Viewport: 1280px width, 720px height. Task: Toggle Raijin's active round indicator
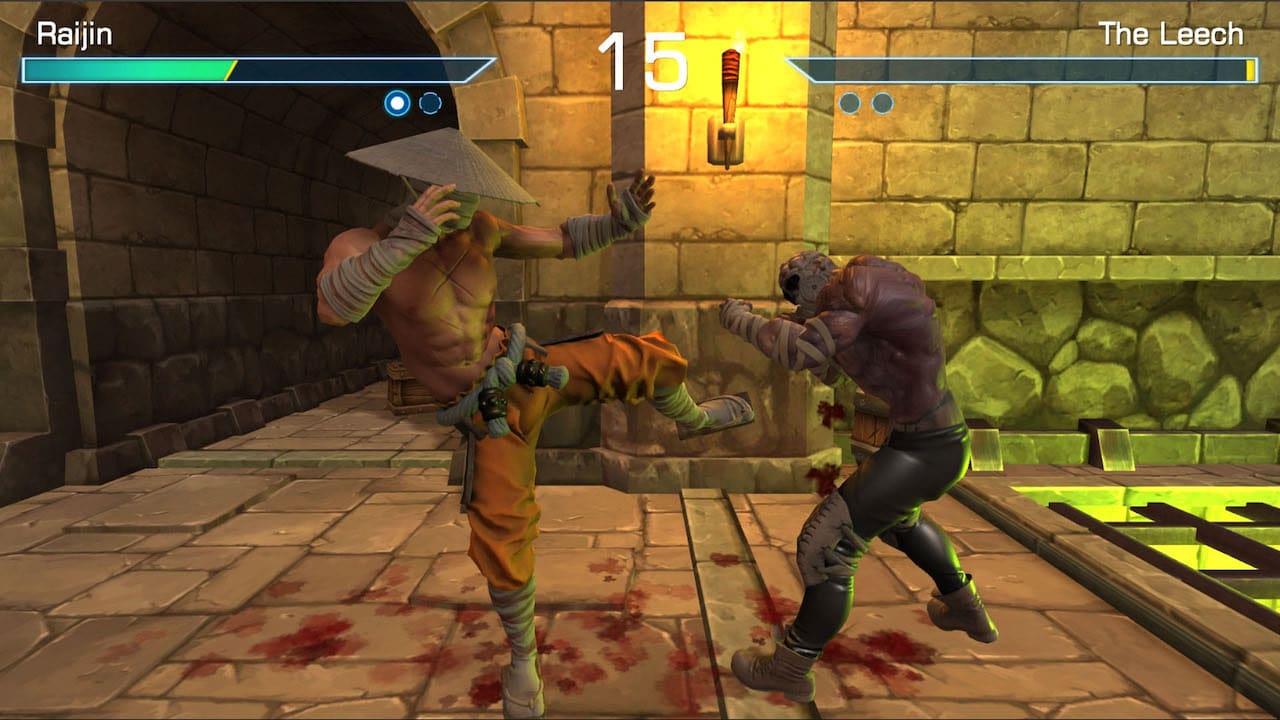pos(399,100)
